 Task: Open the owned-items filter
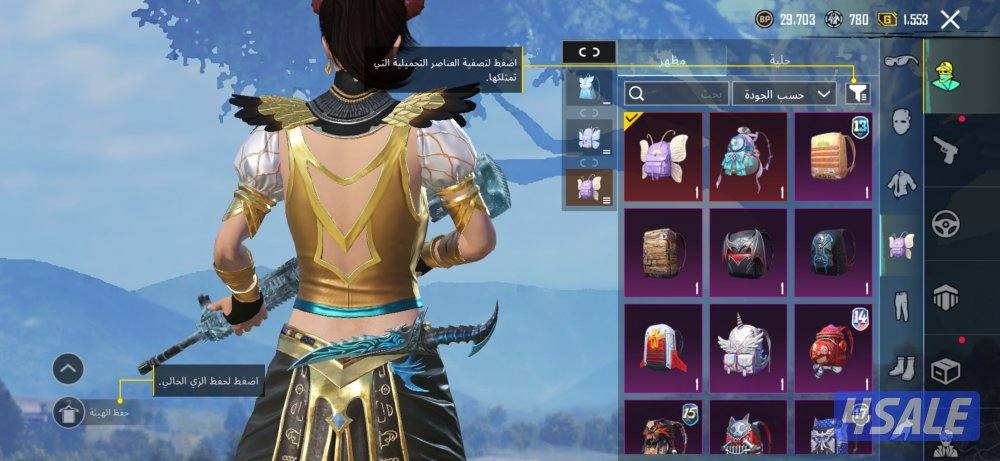pyautogui.click(x=857, y=93)
